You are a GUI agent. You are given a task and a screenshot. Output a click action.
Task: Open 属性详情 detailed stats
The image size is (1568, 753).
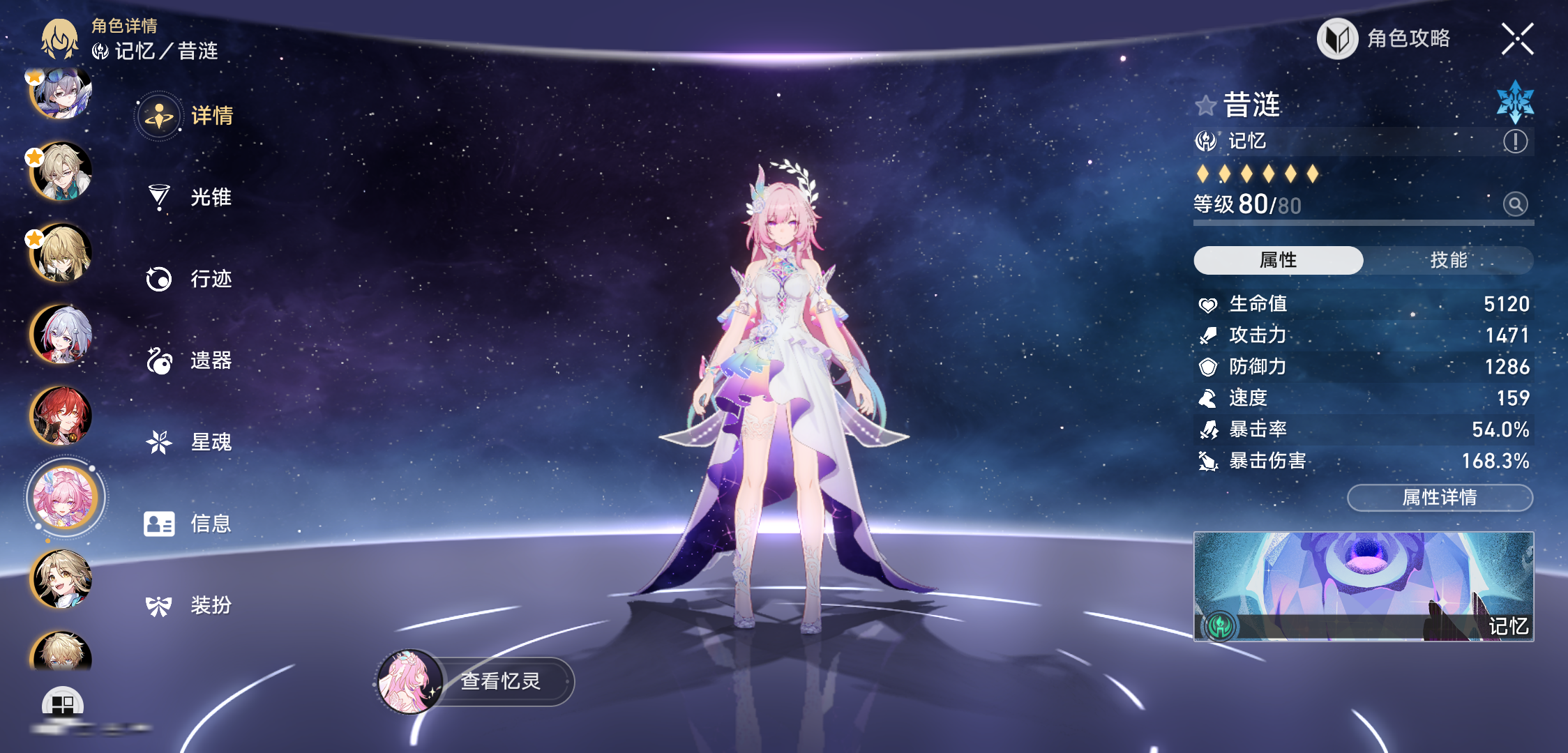[1439, 498]
